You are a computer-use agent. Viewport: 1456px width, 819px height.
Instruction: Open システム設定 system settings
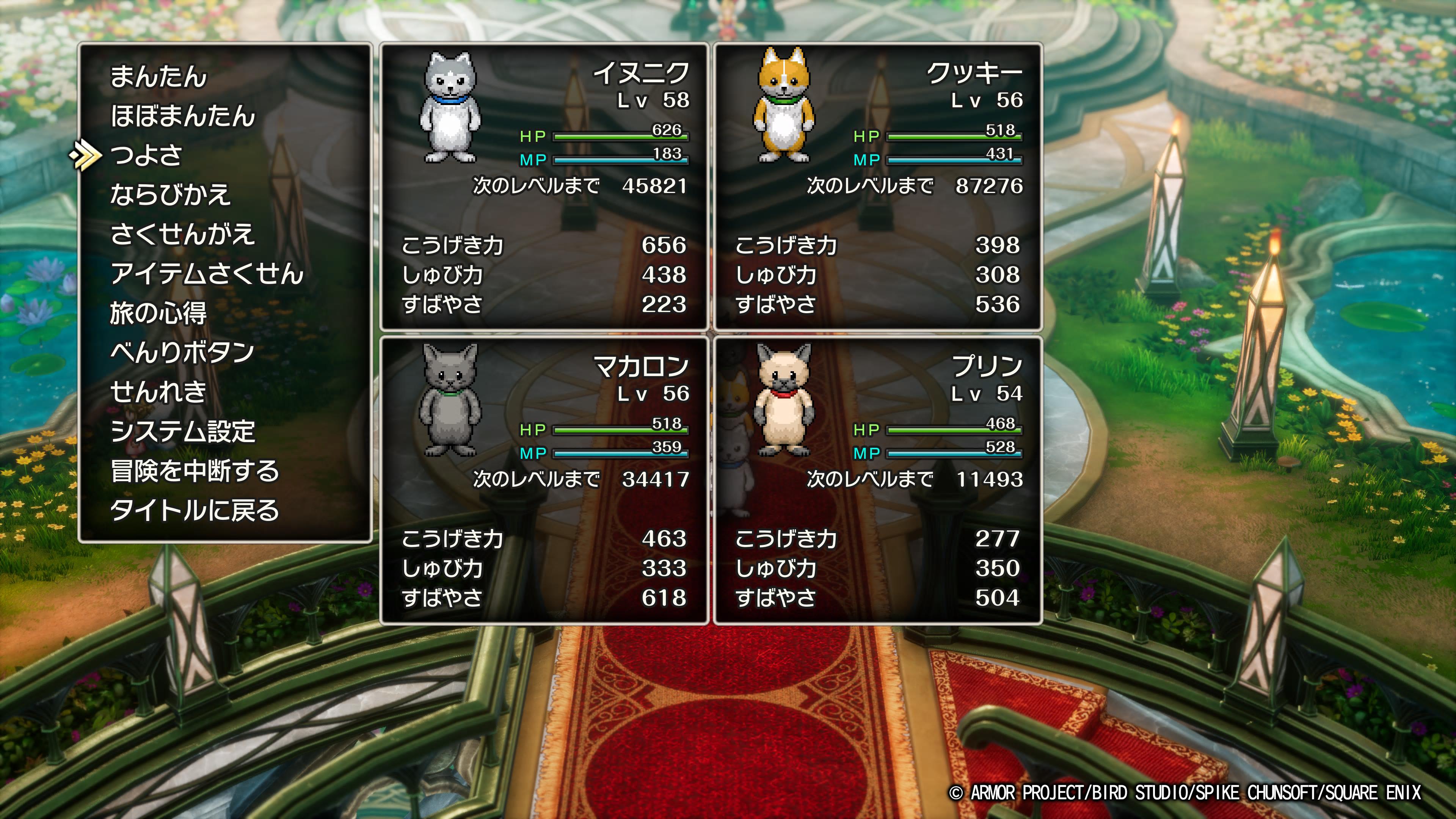click(x=182, y=431)
